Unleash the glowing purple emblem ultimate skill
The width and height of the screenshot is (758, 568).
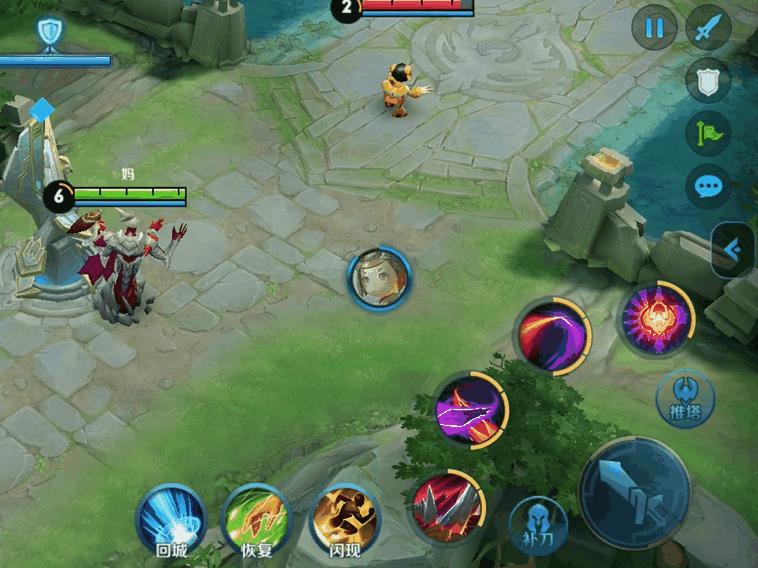[655, 320]
